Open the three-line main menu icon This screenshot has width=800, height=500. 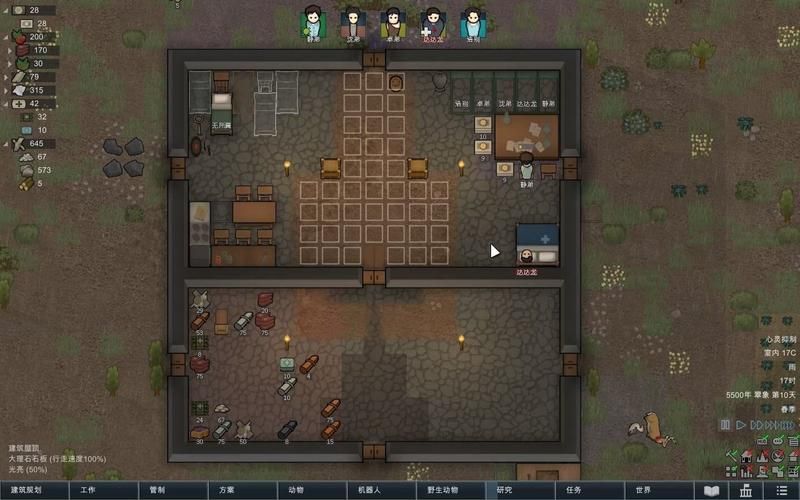point(781,491)
